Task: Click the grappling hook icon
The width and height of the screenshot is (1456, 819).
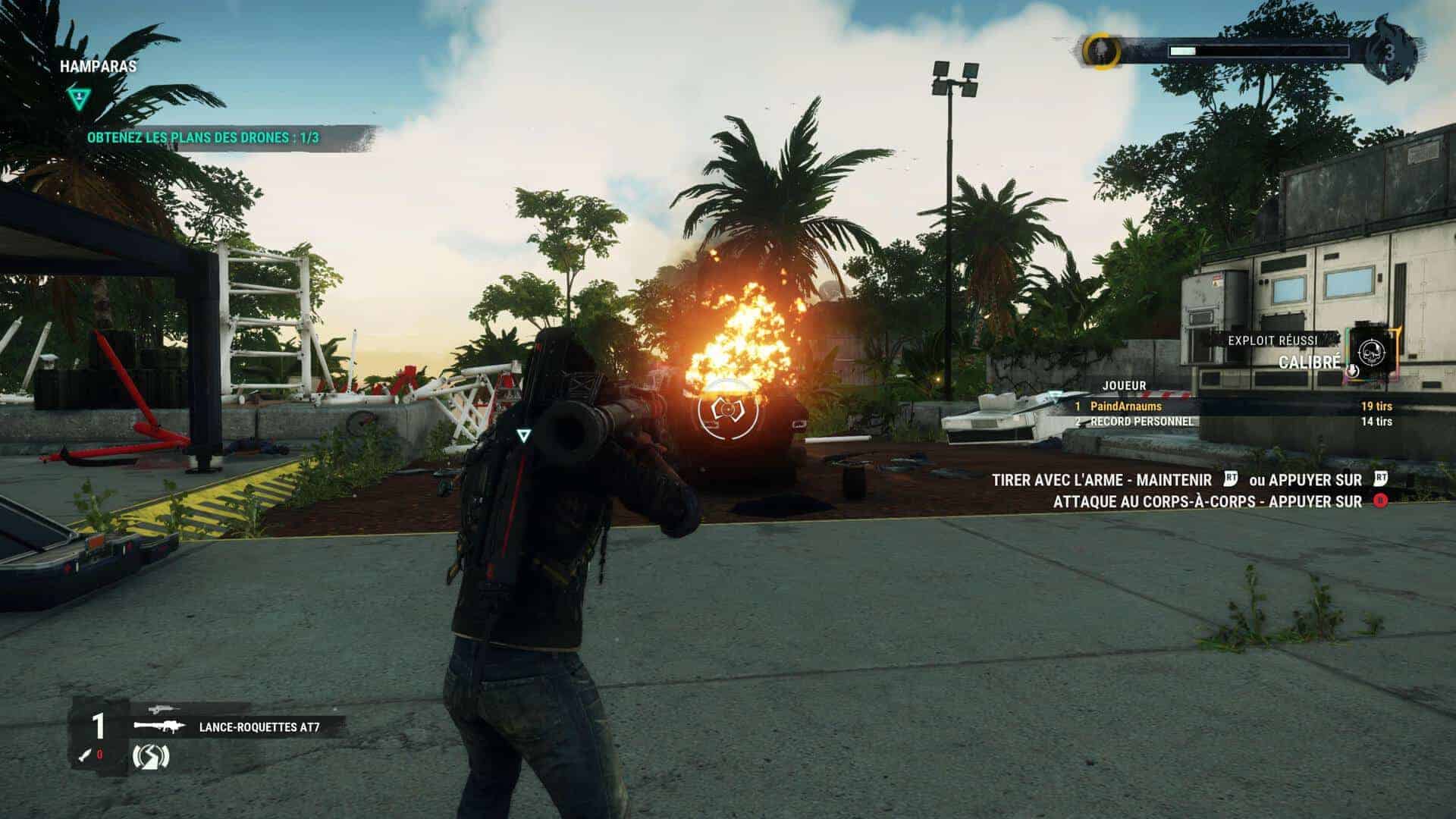Action: (x=150, y=756)
